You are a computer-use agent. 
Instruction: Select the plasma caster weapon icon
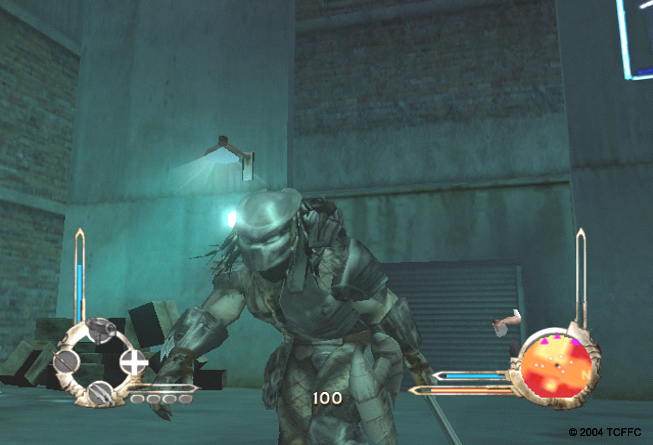[x=100, y=330]
